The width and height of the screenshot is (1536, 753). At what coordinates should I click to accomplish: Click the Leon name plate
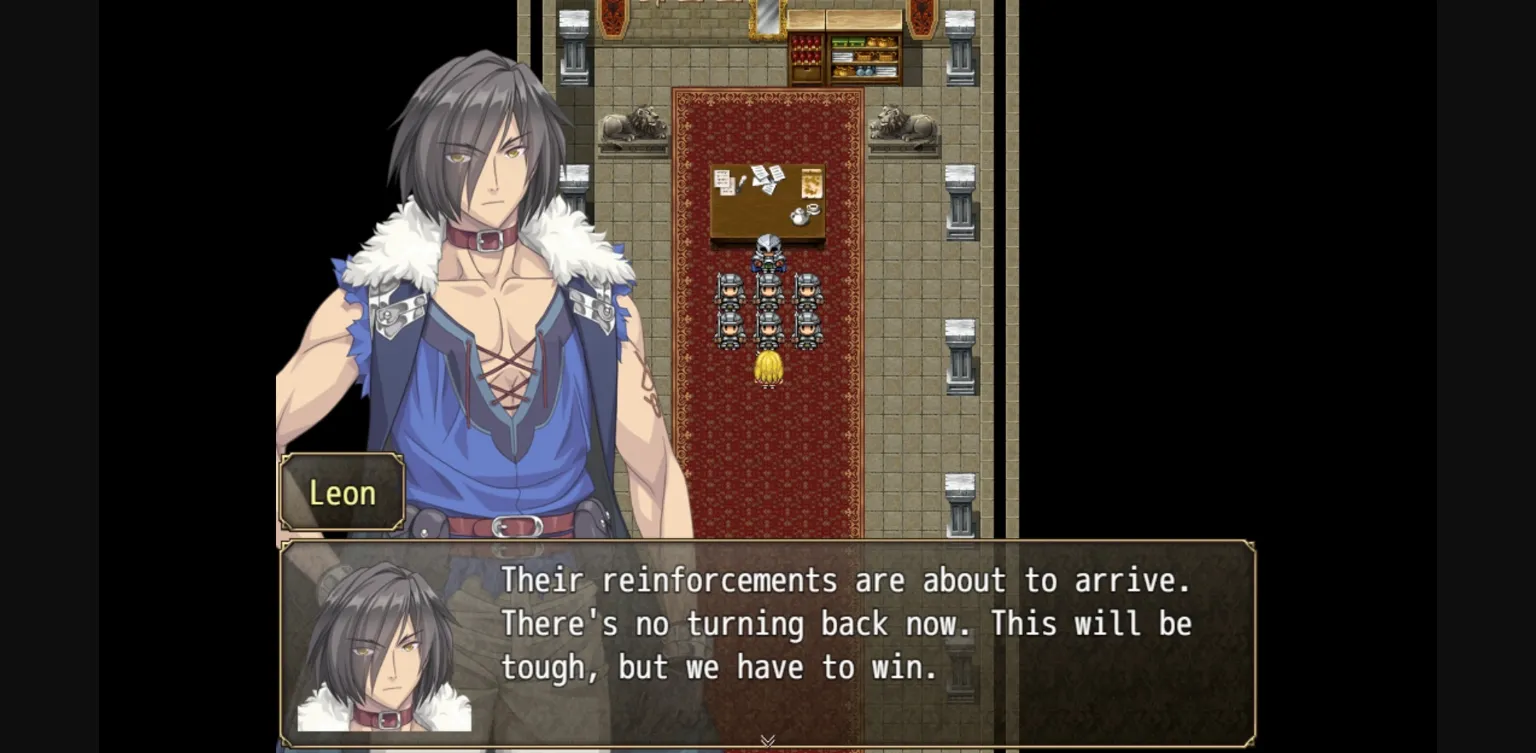[342, 491]
